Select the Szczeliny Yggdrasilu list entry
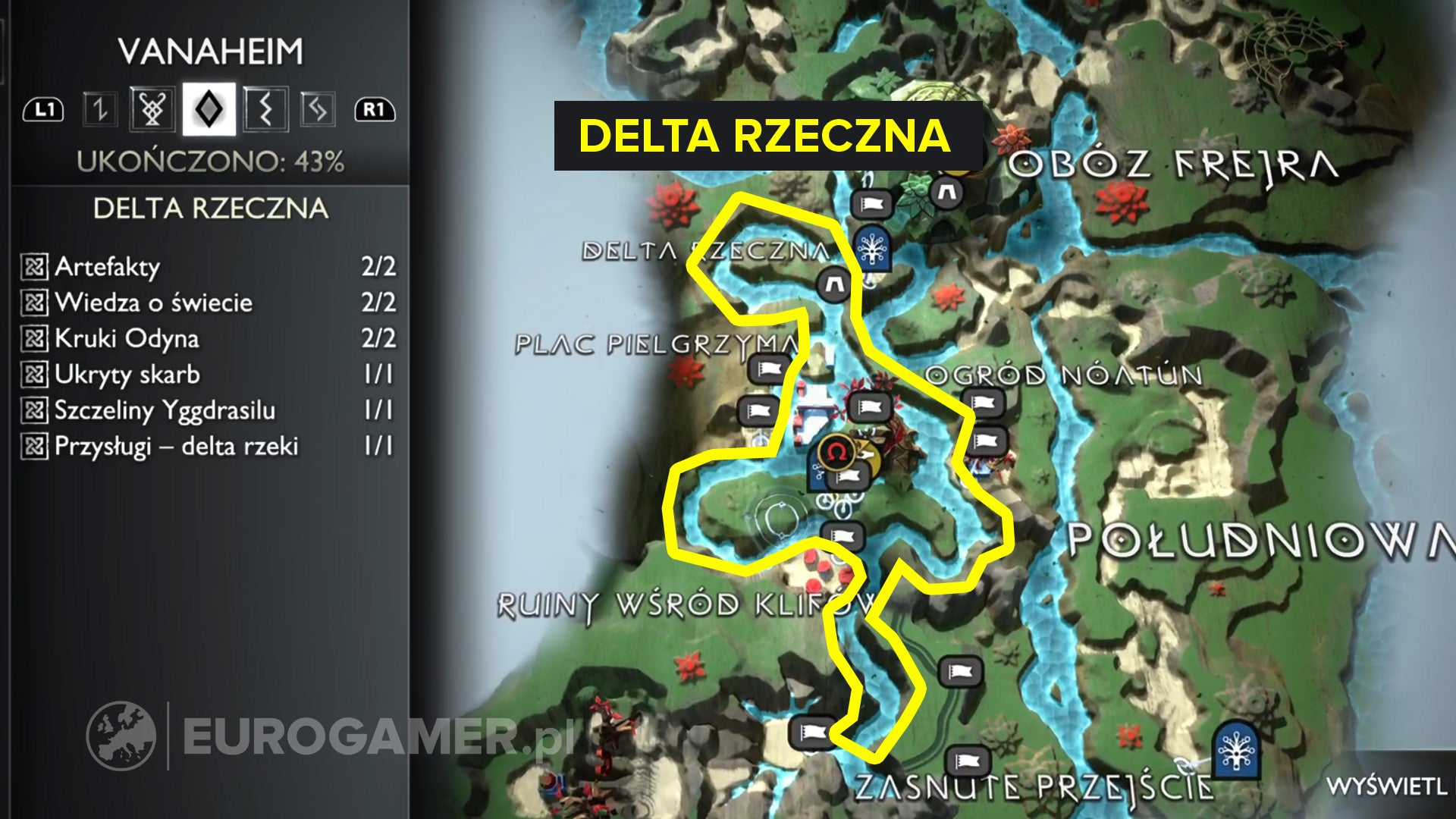This screenshot has height=819, width=1456. point(163,410)
